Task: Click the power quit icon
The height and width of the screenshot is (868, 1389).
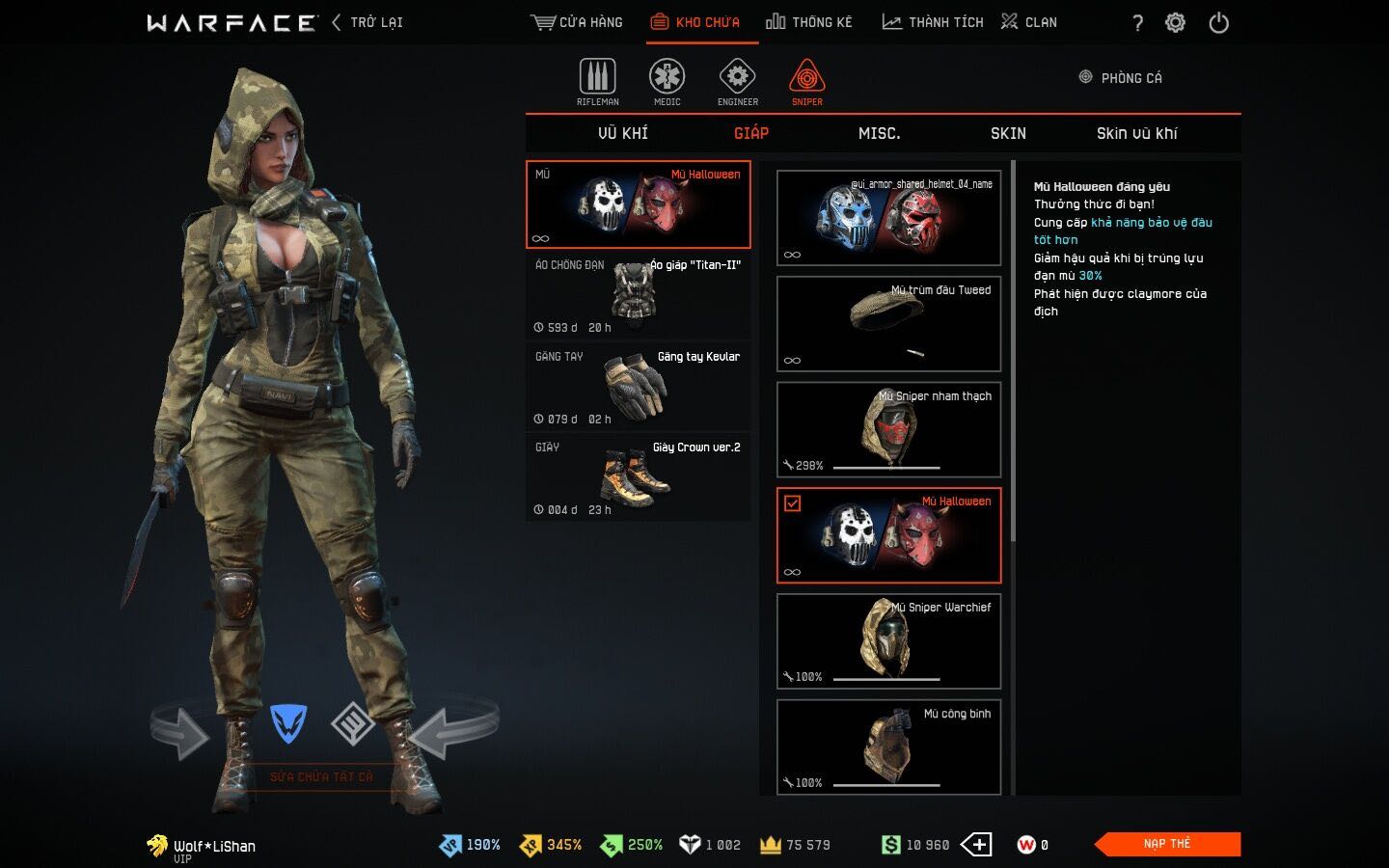Action: click(x=1219, y=23)
